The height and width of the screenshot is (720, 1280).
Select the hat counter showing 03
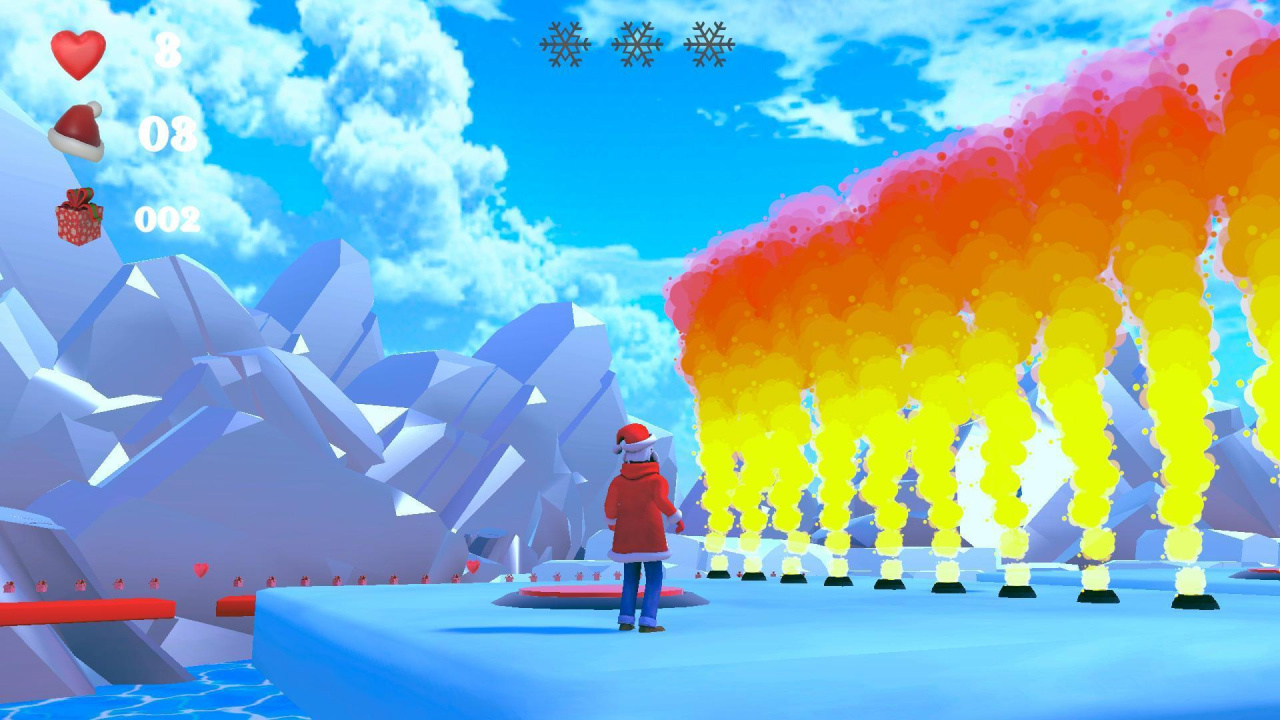(x=171, y=131)
